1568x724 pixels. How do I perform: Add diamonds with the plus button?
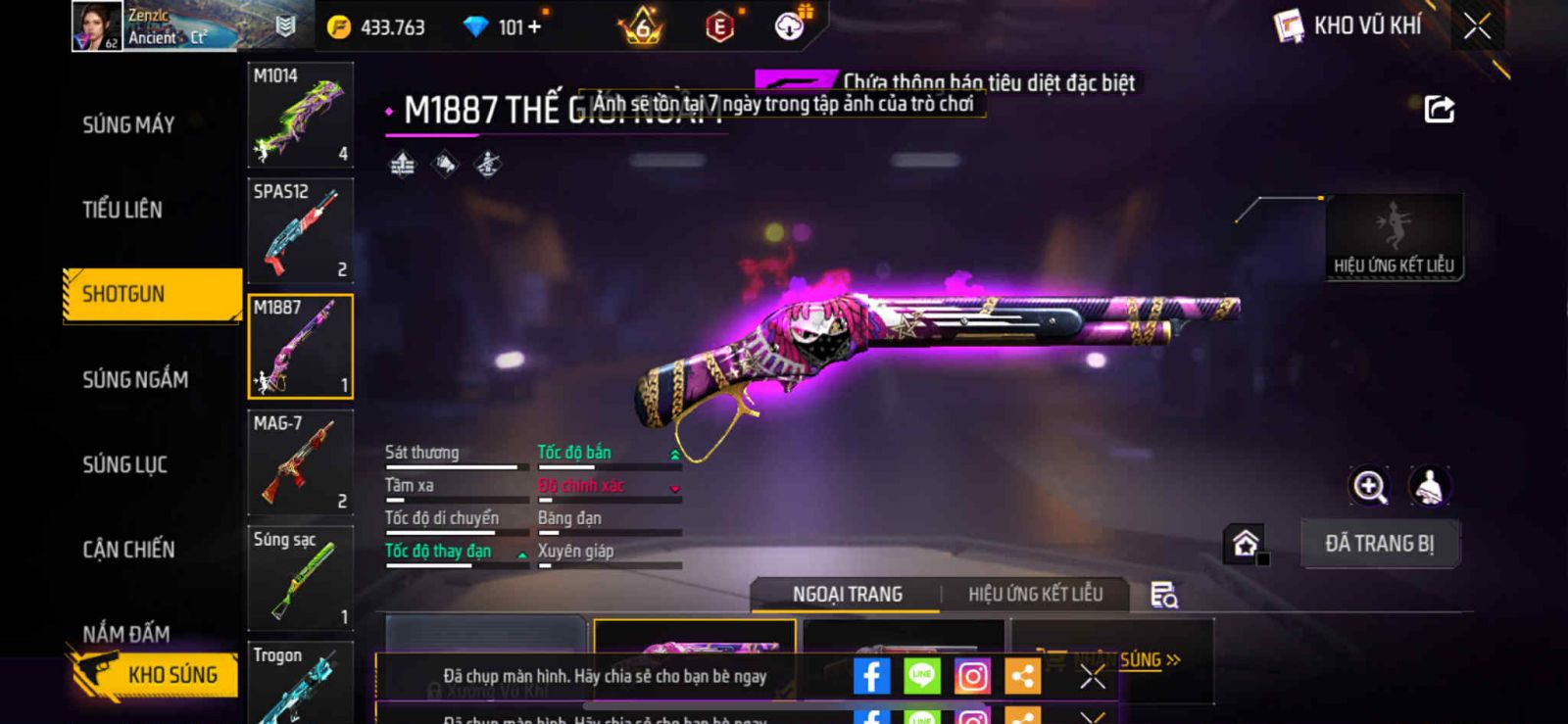pos(535,27)
